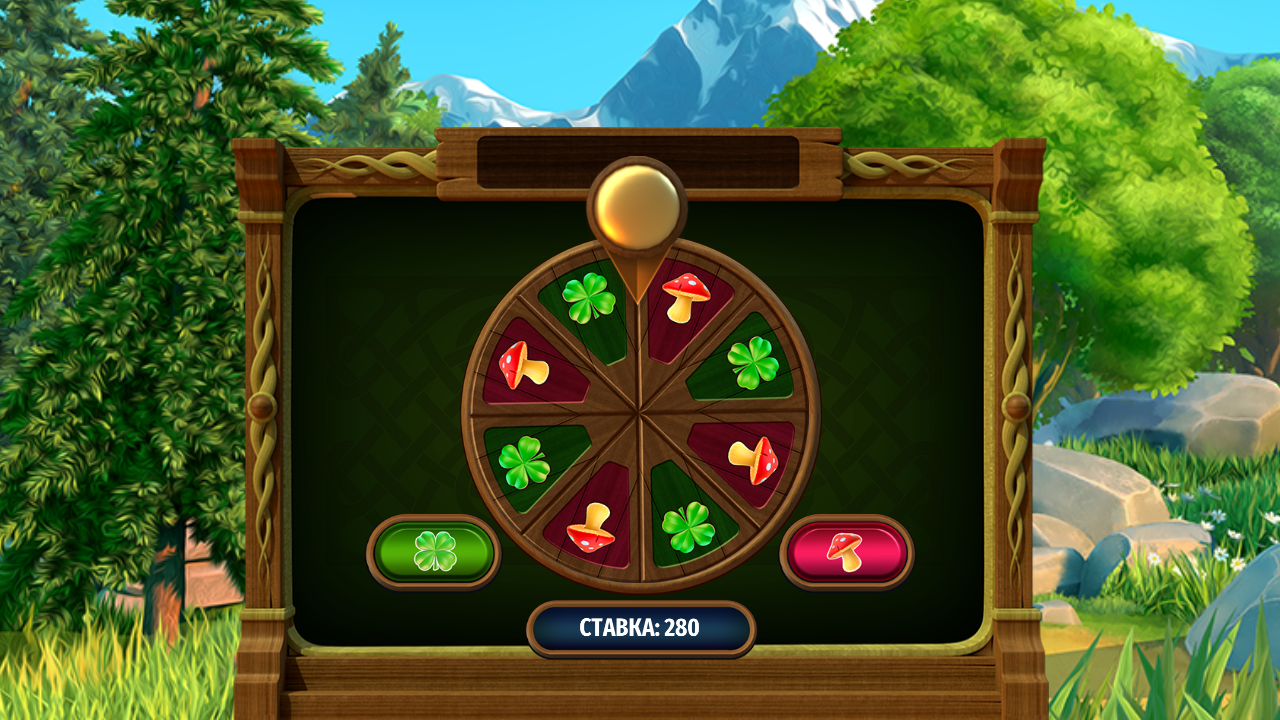Toggle the green clover wager option
The width and height of the screenshot is (1280, 720).
pyautogui.click(x=438, y=548)
